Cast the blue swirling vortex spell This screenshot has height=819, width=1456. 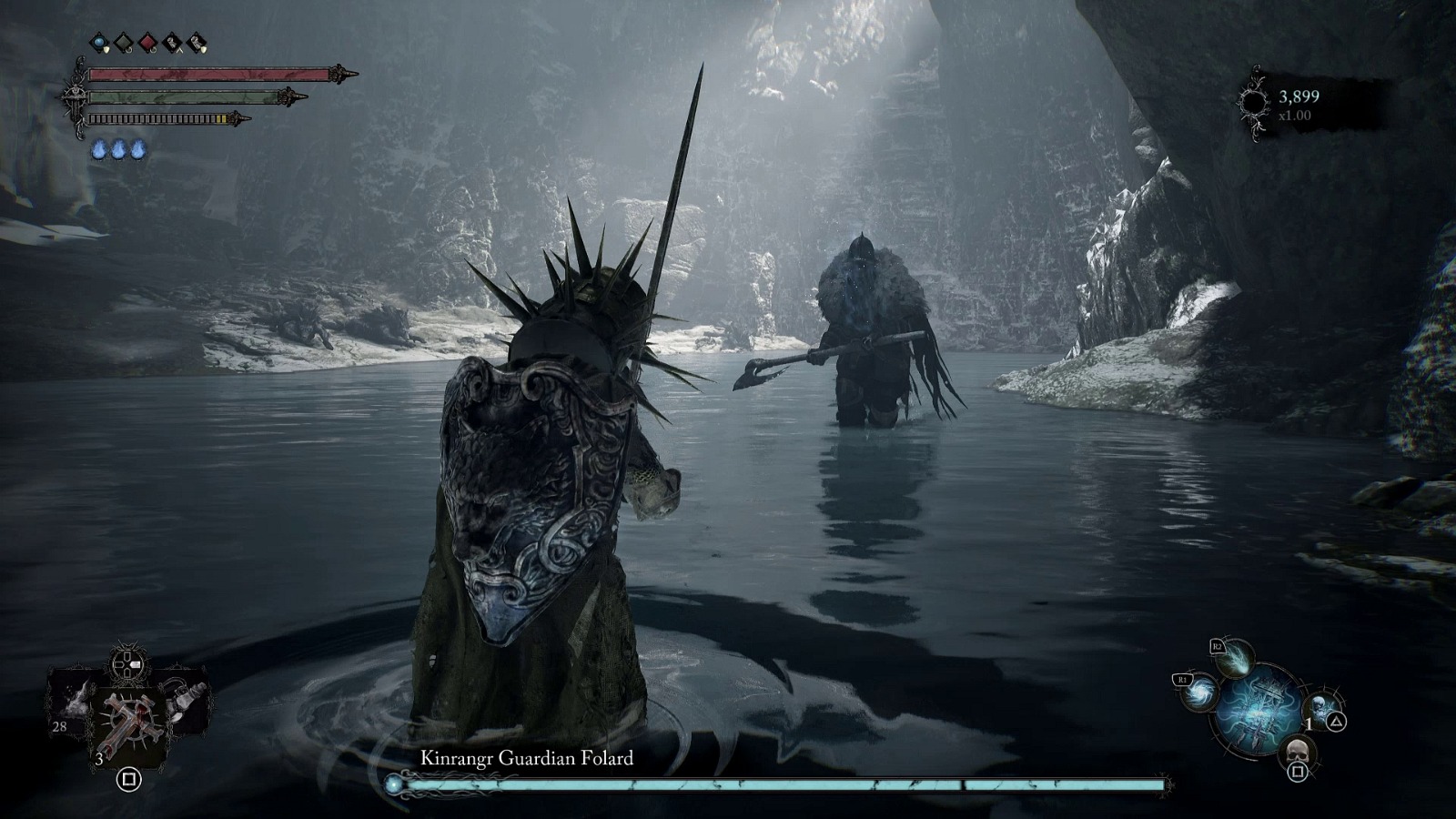[x=1198, y=692]
